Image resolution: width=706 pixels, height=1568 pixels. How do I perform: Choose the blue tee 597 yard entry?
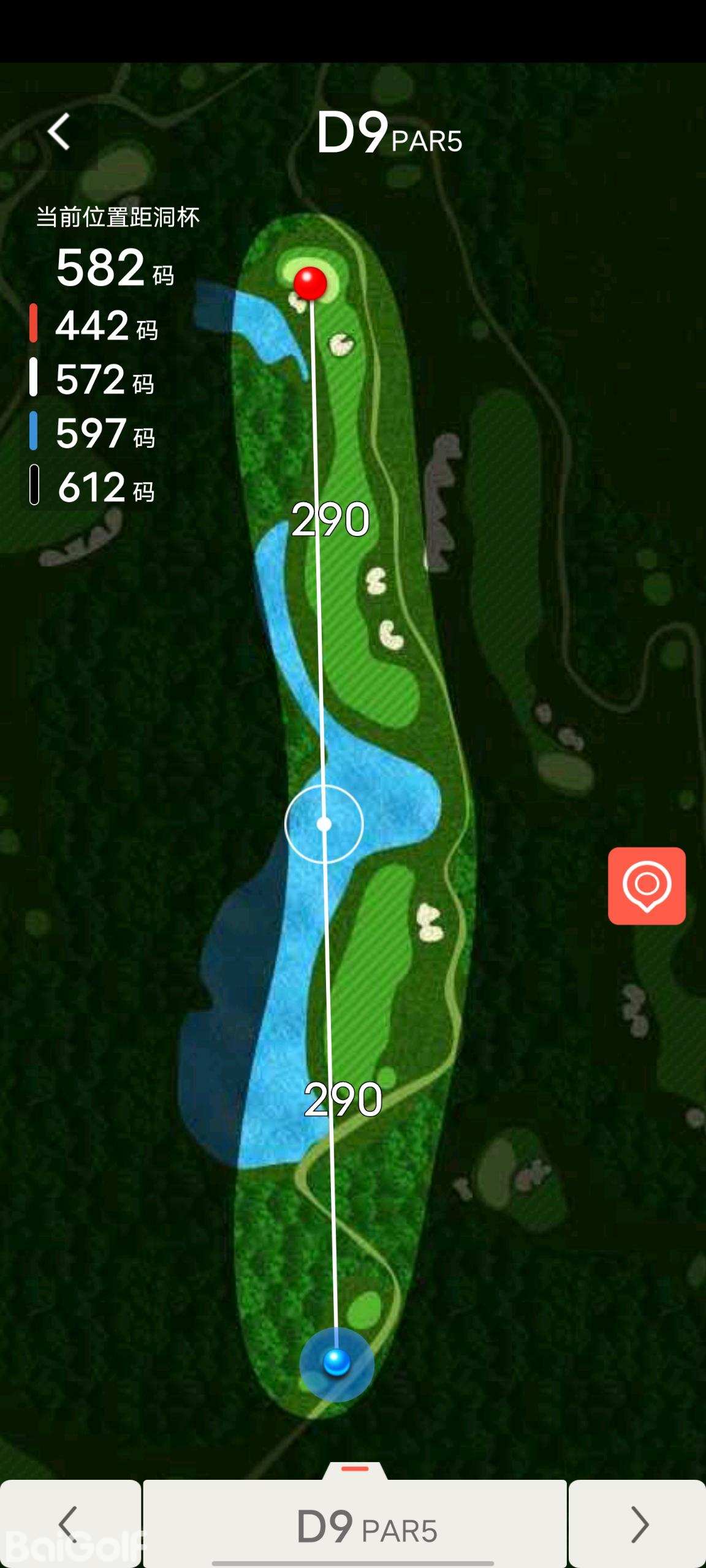coord(93,432)
